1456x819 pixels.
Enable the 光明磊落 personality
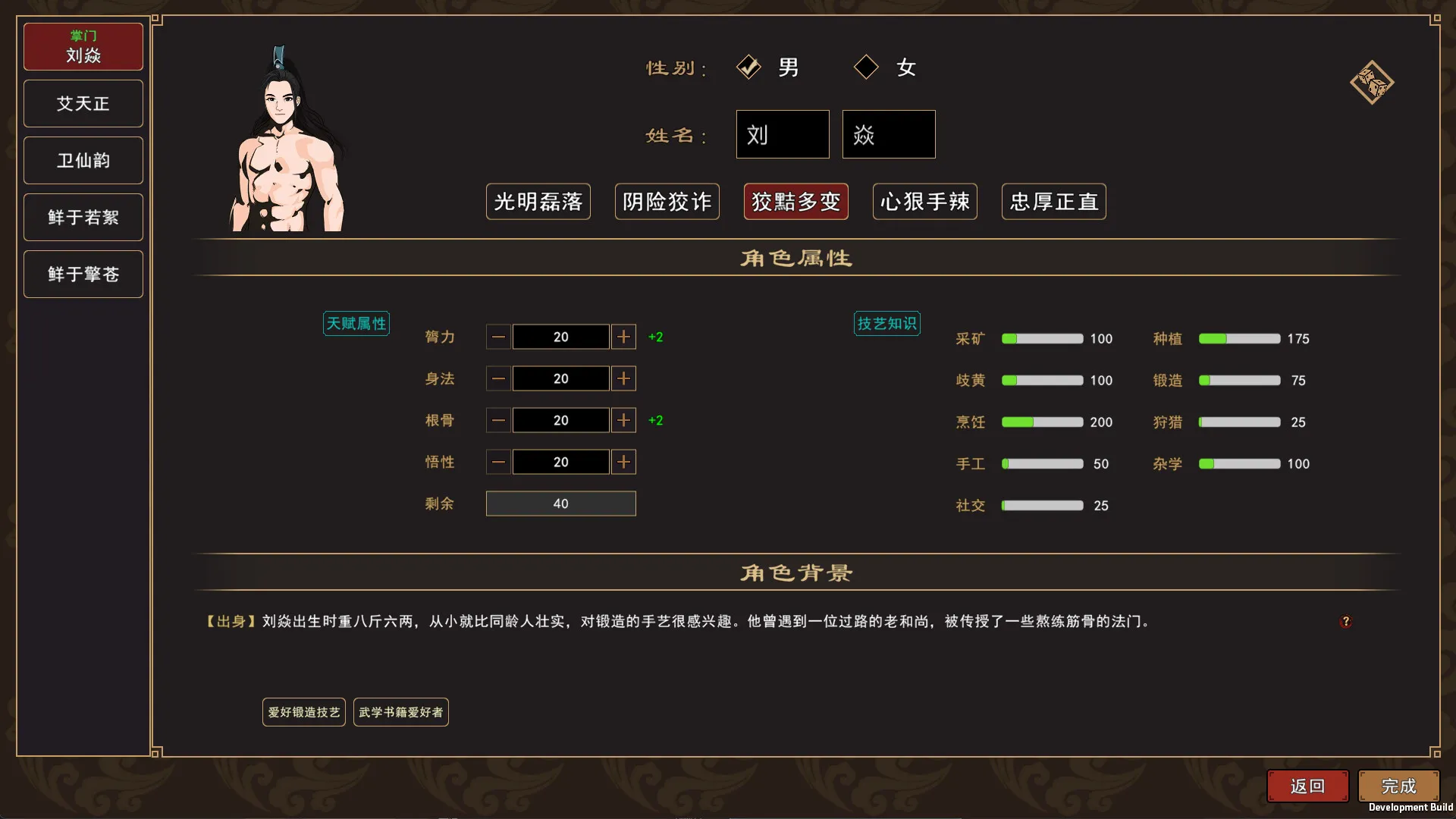click(538, 202)
